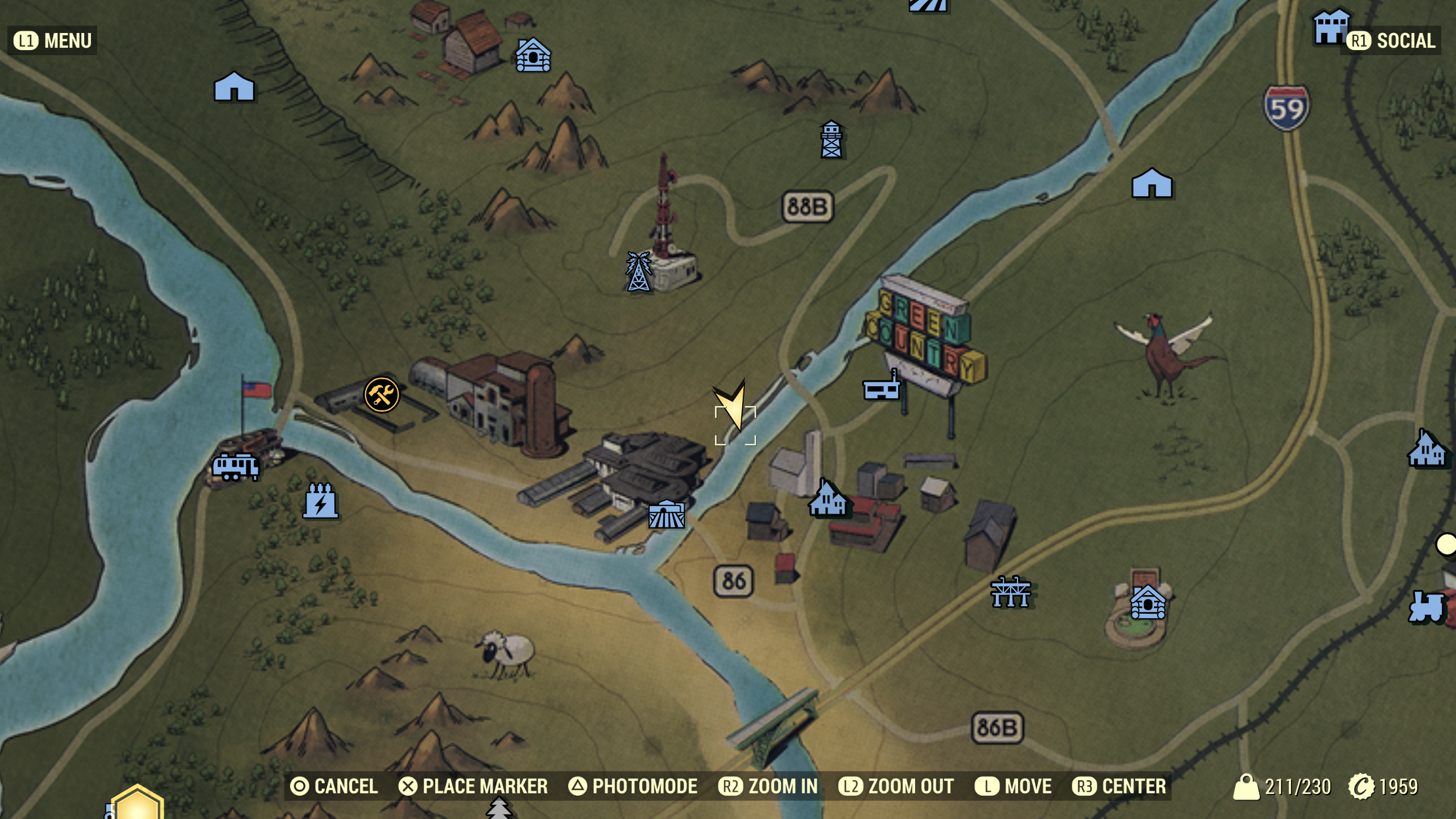Image resolution: width=1456 pixels, height=819 pixels.
Task: Select the hammer and wrench workshop marker
Action: coord(381,394)
